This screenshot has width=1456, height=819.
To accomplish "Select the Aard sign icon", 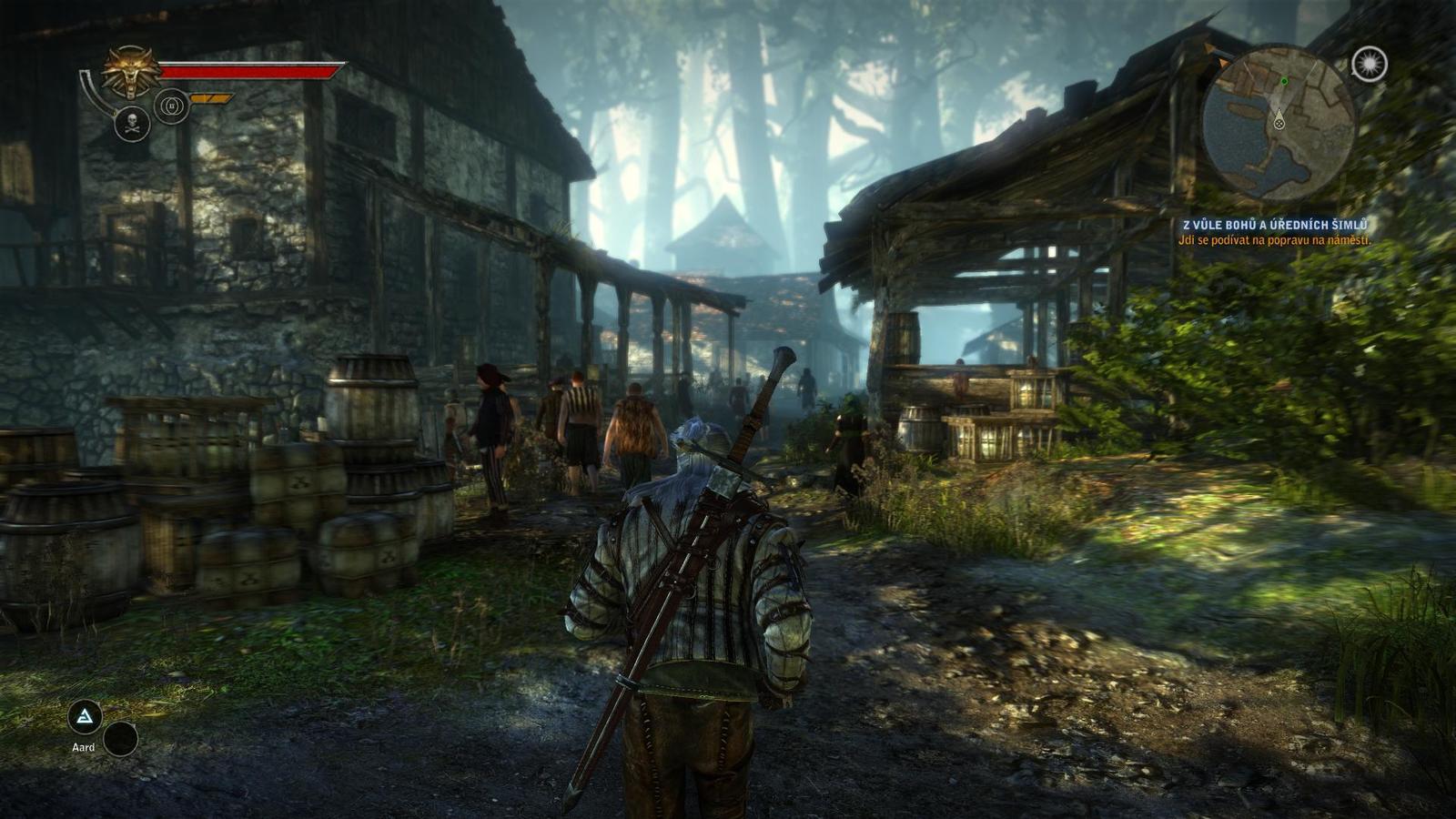I will click(86, 718).
